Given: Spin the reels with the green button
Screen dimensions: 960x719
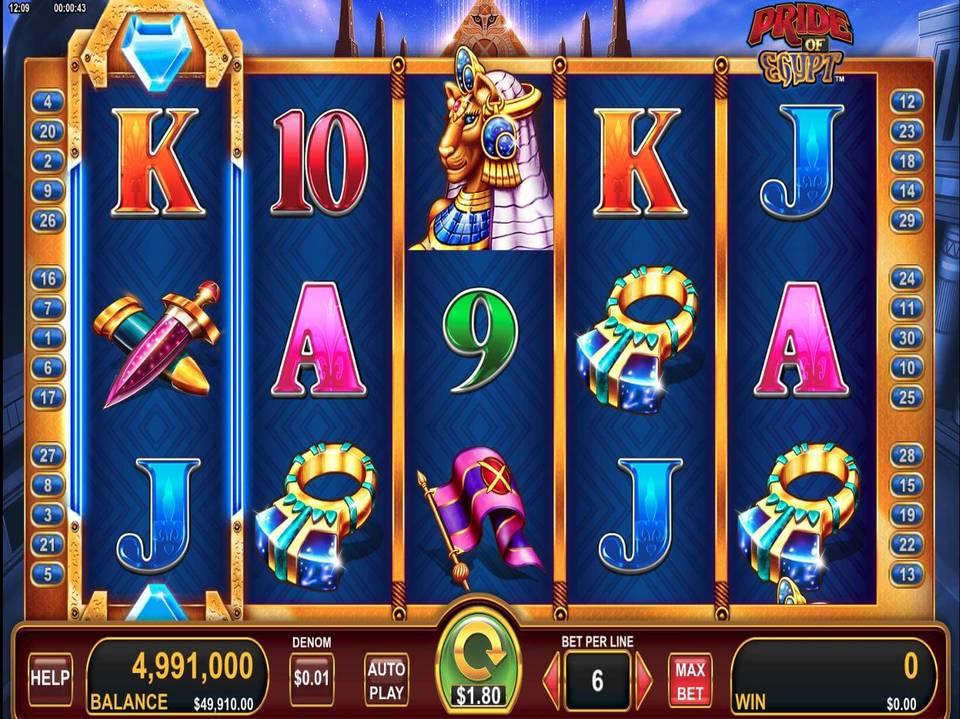Looking at the screenshot, I should (479, 659).
